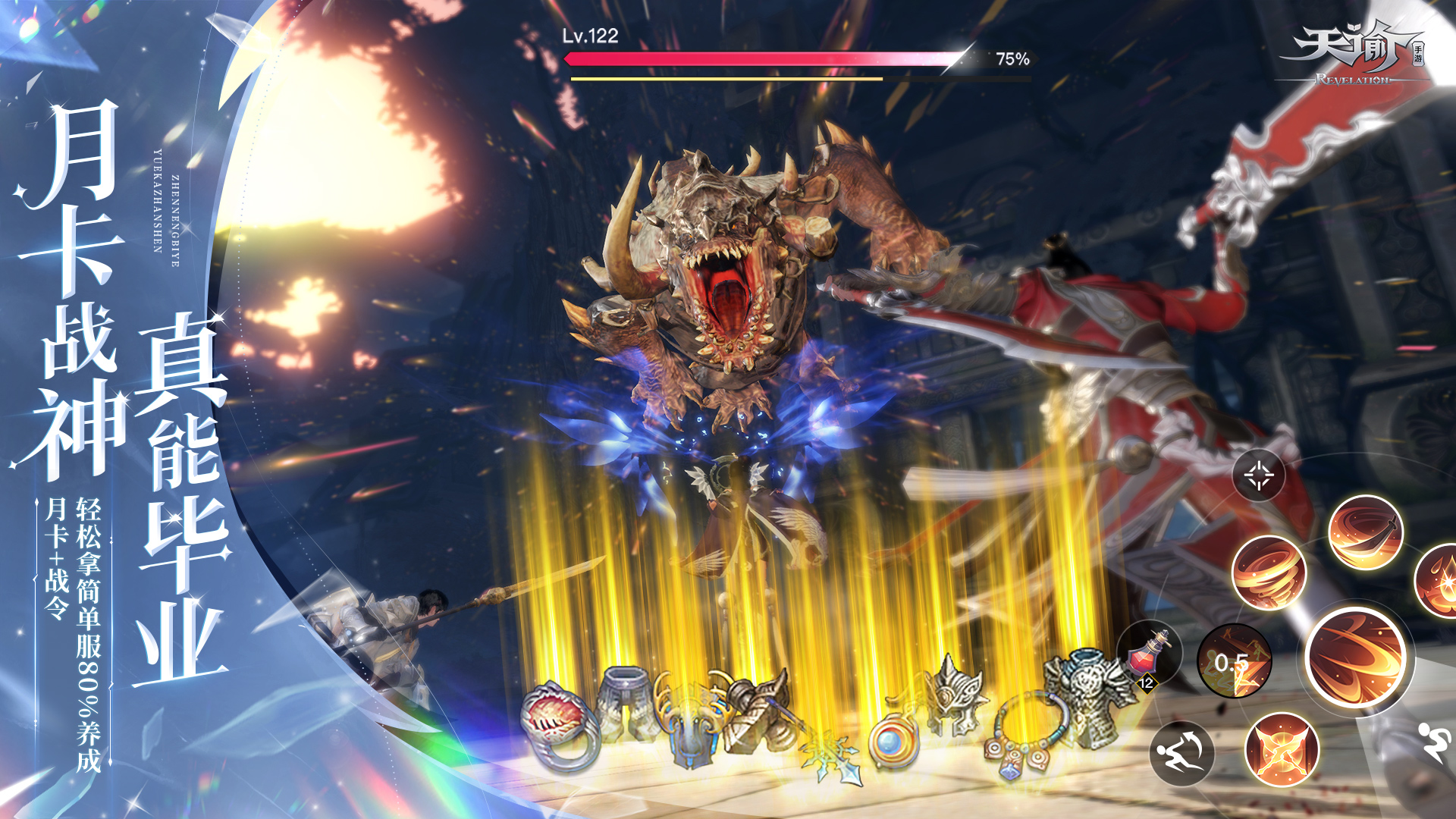Screen dimensions: 1456x819
Task: Activate the curved blade slash skill
Action: click(x=1366, y=532)
